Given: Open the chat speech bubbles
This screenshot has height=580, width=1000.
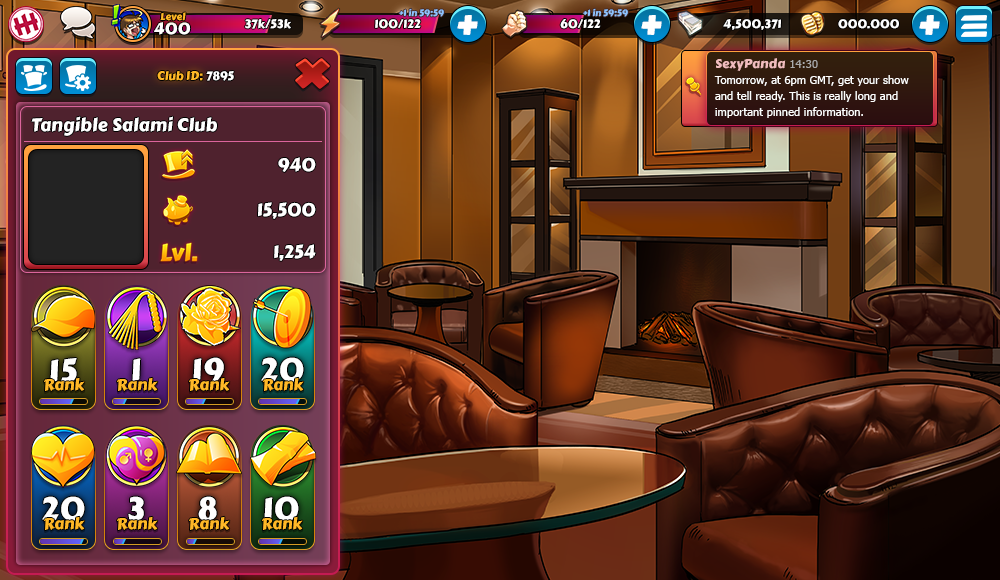Looking at the screenshot, I should coord(77,22).
